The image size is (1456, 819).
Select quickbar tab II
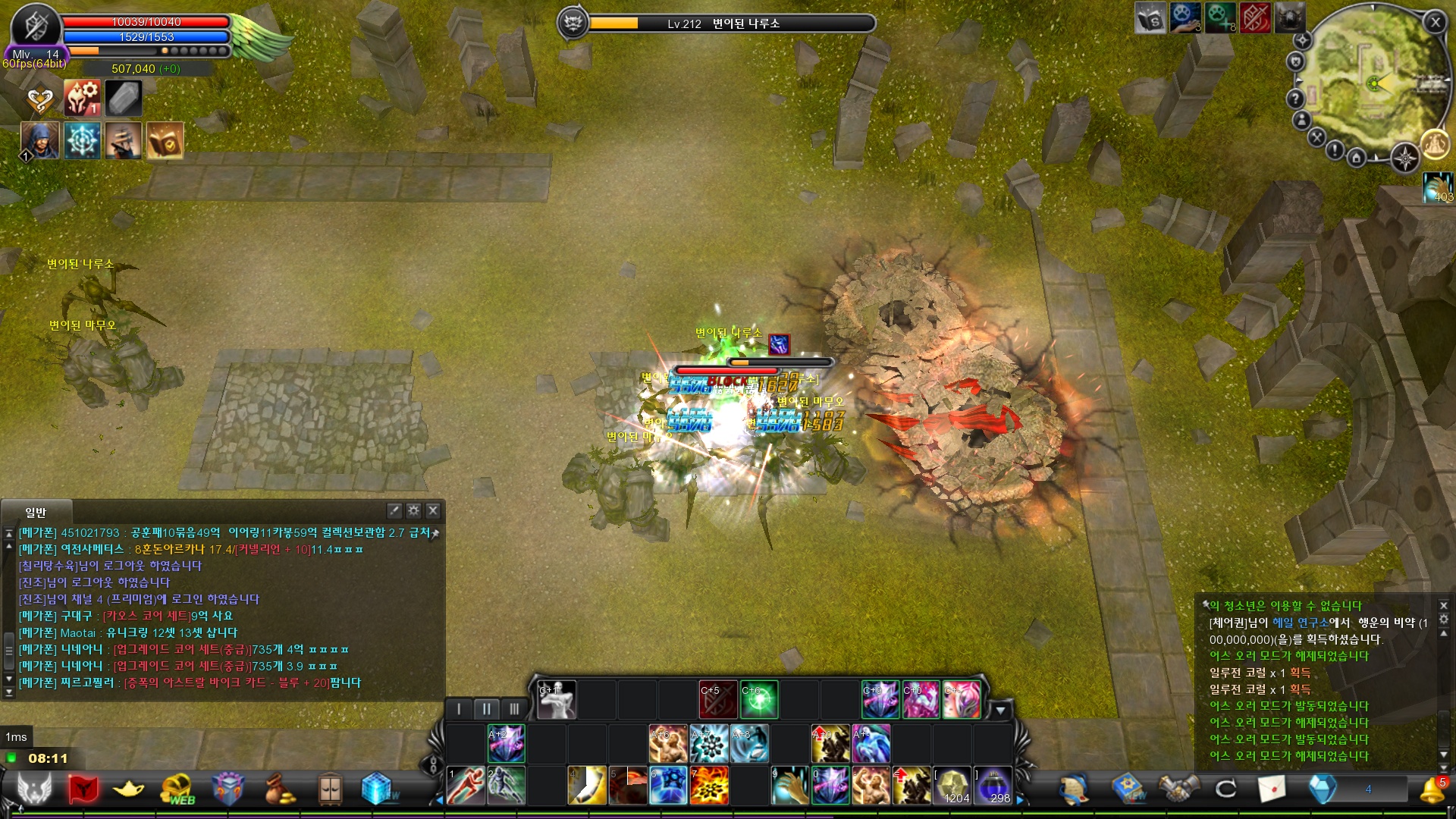point(488,708)
